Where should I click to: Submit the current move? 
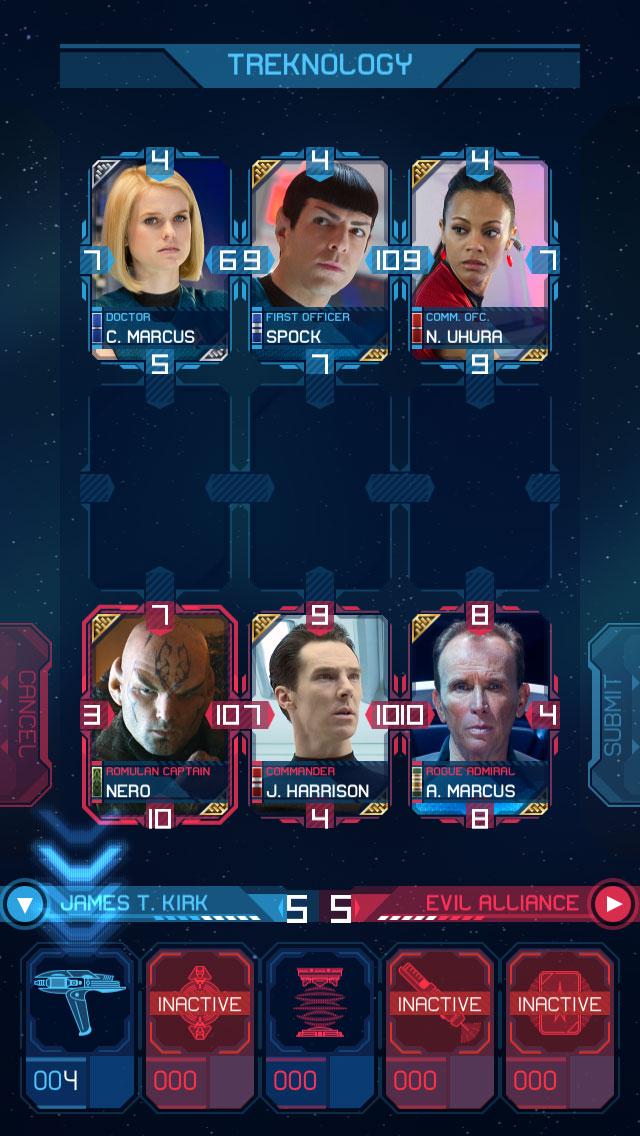click(x=614, y=714)
